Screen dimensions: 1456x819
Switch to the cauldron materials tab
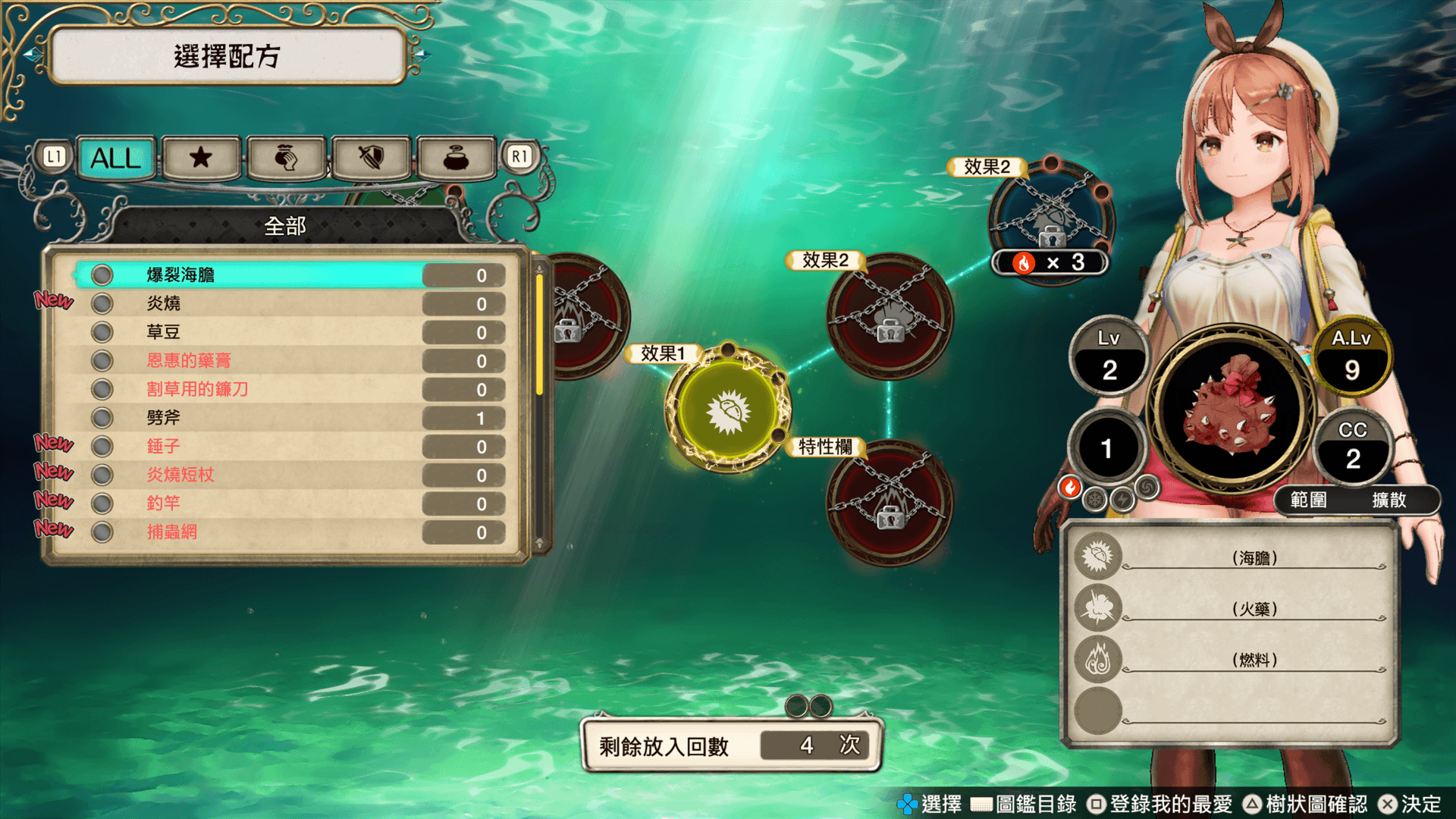(x=456, y=158)
